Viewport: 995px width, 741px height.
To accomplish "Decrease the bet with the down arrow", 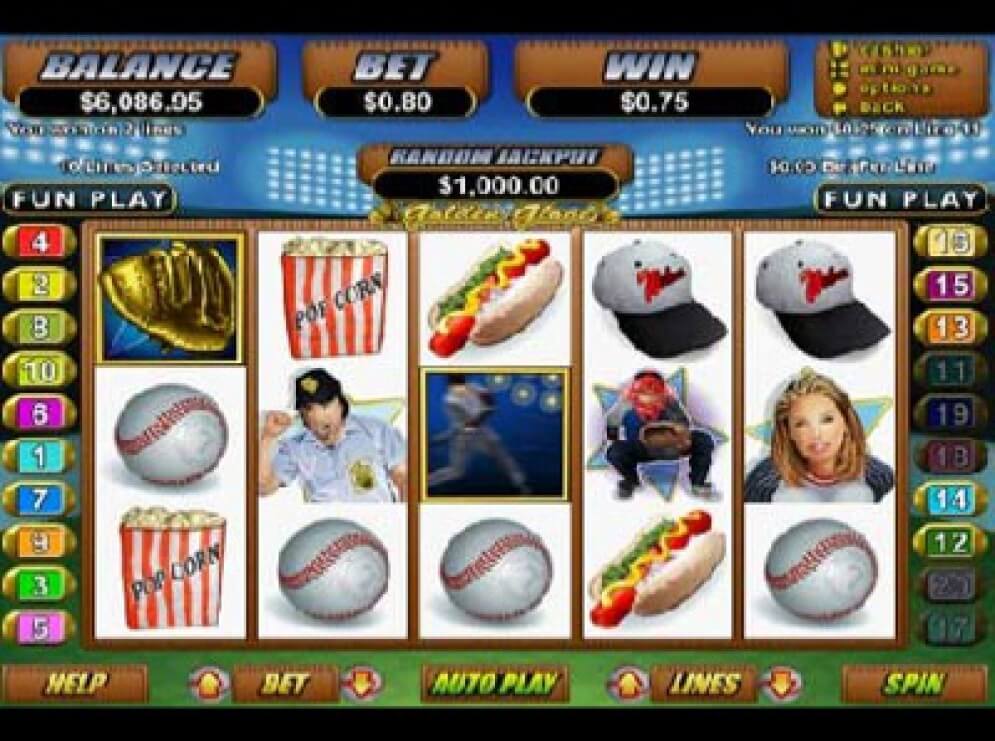I will coord(361,684).
